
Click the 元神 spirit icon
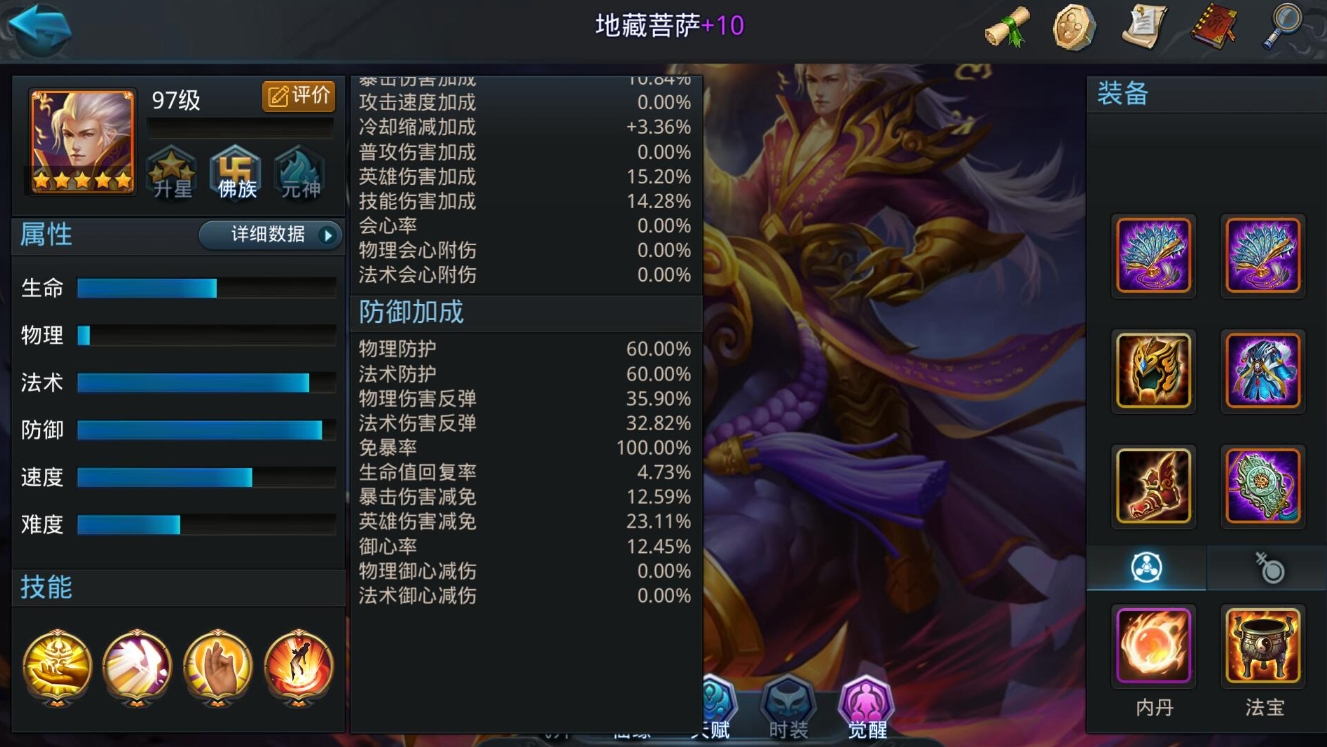coord(297,170)
